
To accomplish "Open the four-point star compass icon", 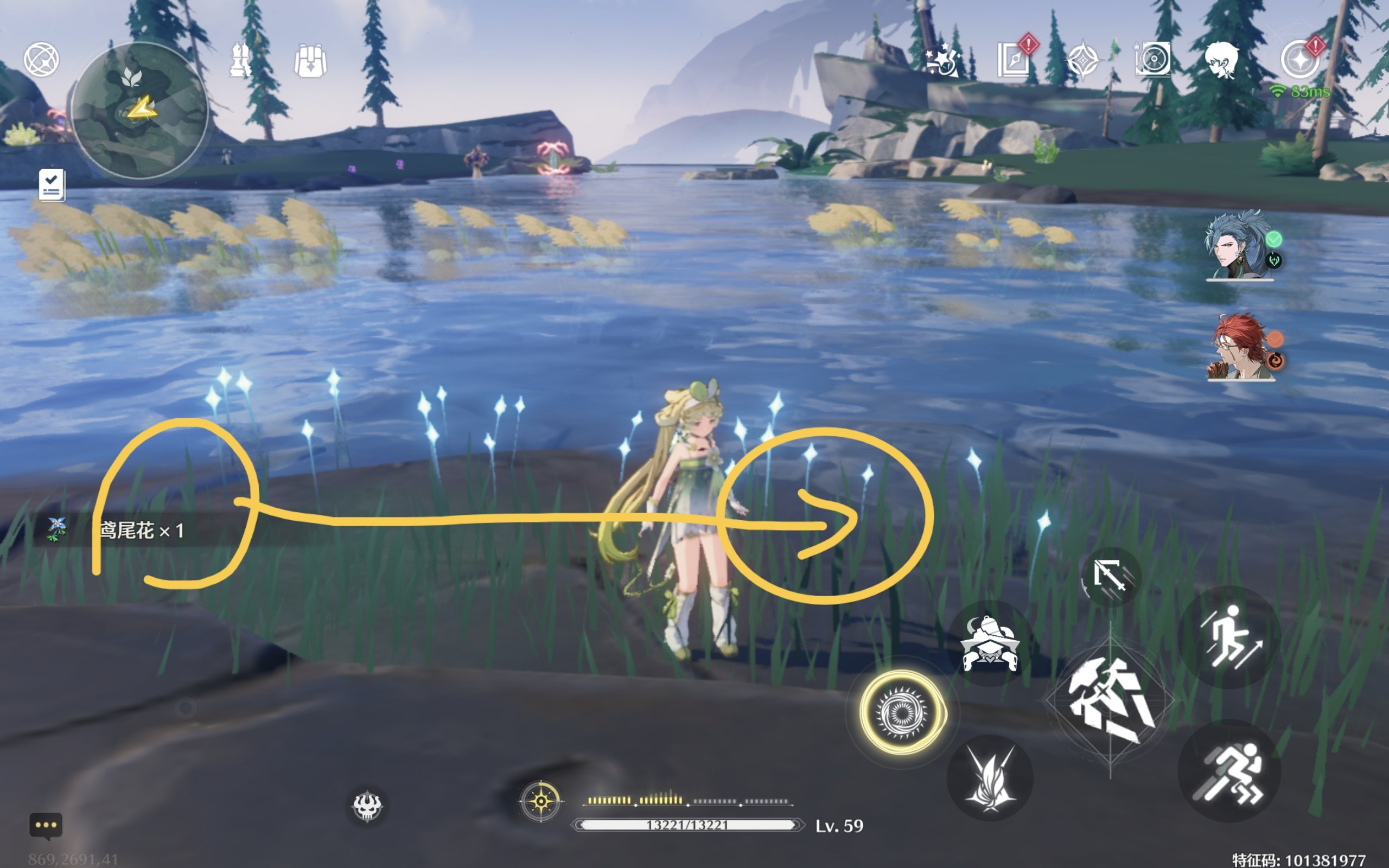I will click(1082, 60).
